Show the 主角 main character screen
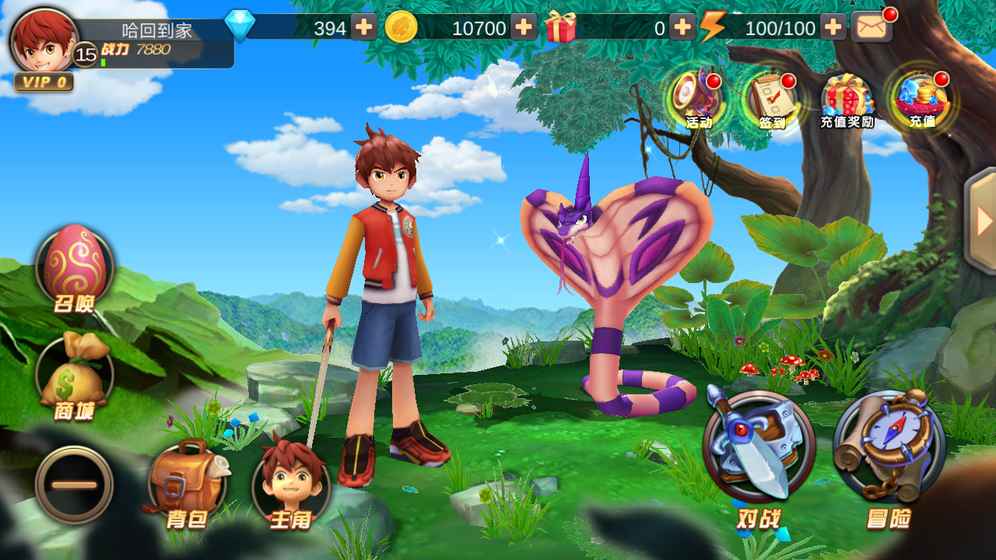The width and height of the screenshot is (996, 560). 290,482
